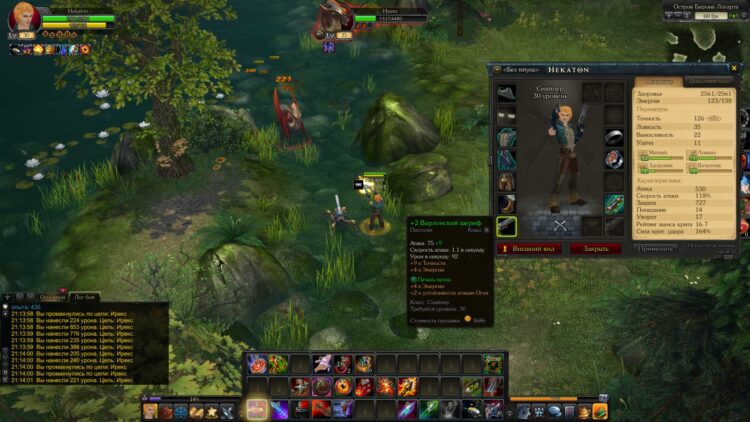Select the Основное stats tab
Viewport: 750px width, 422px height.
coord(658,81)
